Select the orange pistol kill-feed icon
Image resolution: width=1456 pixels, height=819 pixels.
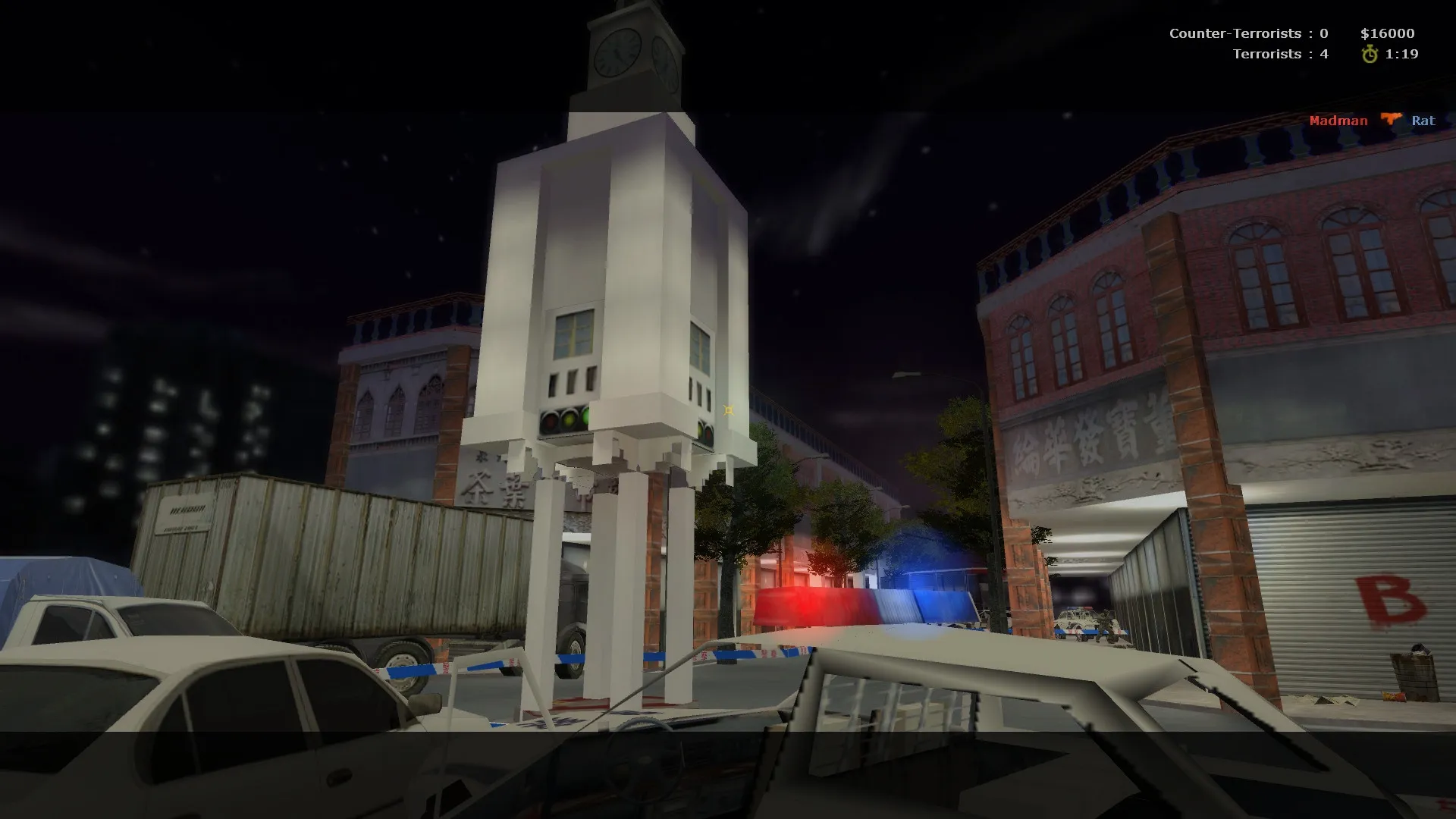1392,120
